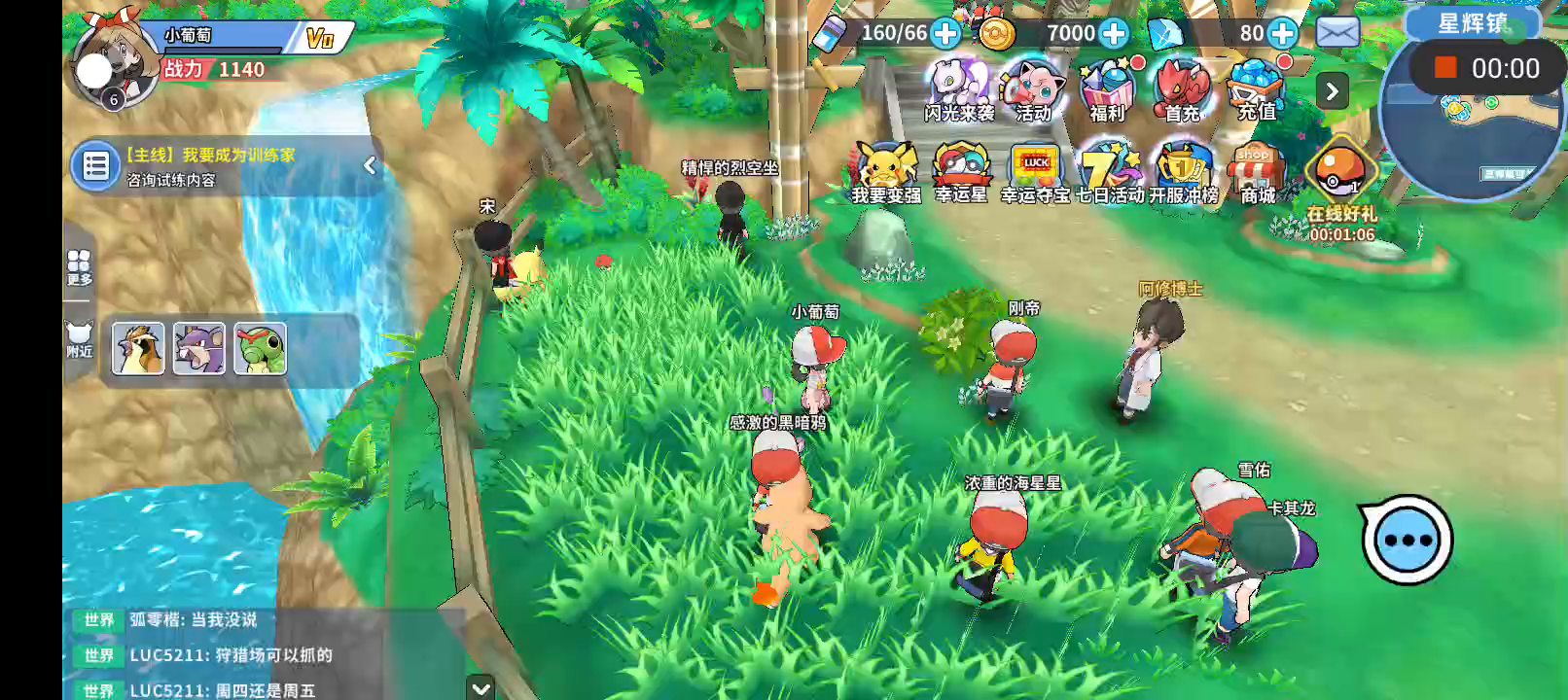Screen dimensions: 1568x700
Task: Open the 活动 activities menu
Action: pyautogui.click(x=1032, y=89)
